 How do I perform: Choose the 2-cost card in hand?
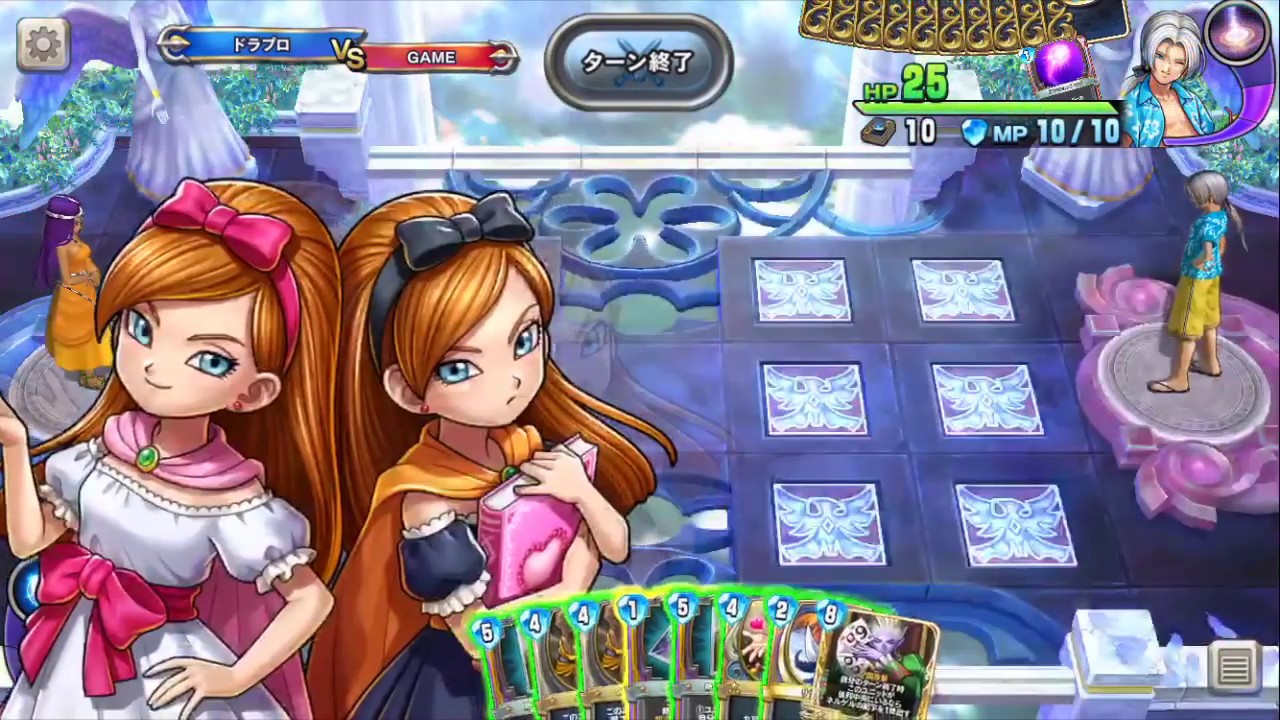[x=790, y=660]
